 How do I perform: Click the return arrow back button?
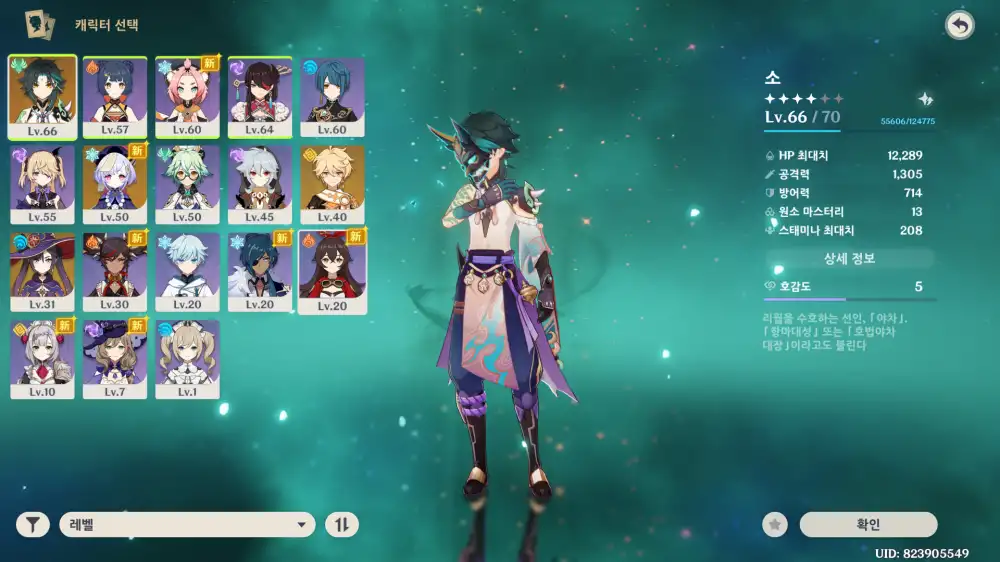(960, 26)
